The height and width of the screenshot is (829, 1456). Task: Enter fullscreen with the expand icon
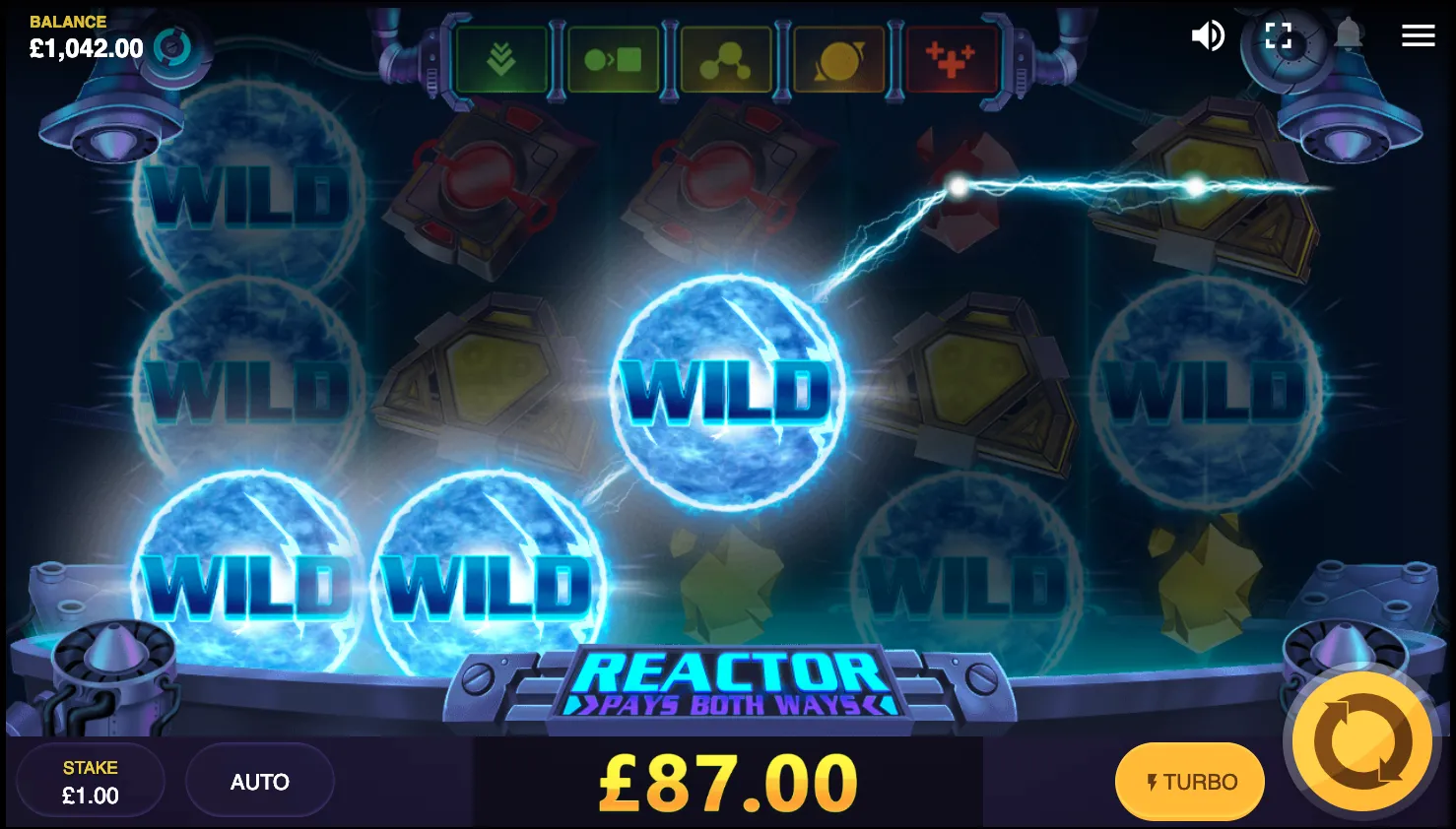pyautogui.click(x=1278, y=35)
